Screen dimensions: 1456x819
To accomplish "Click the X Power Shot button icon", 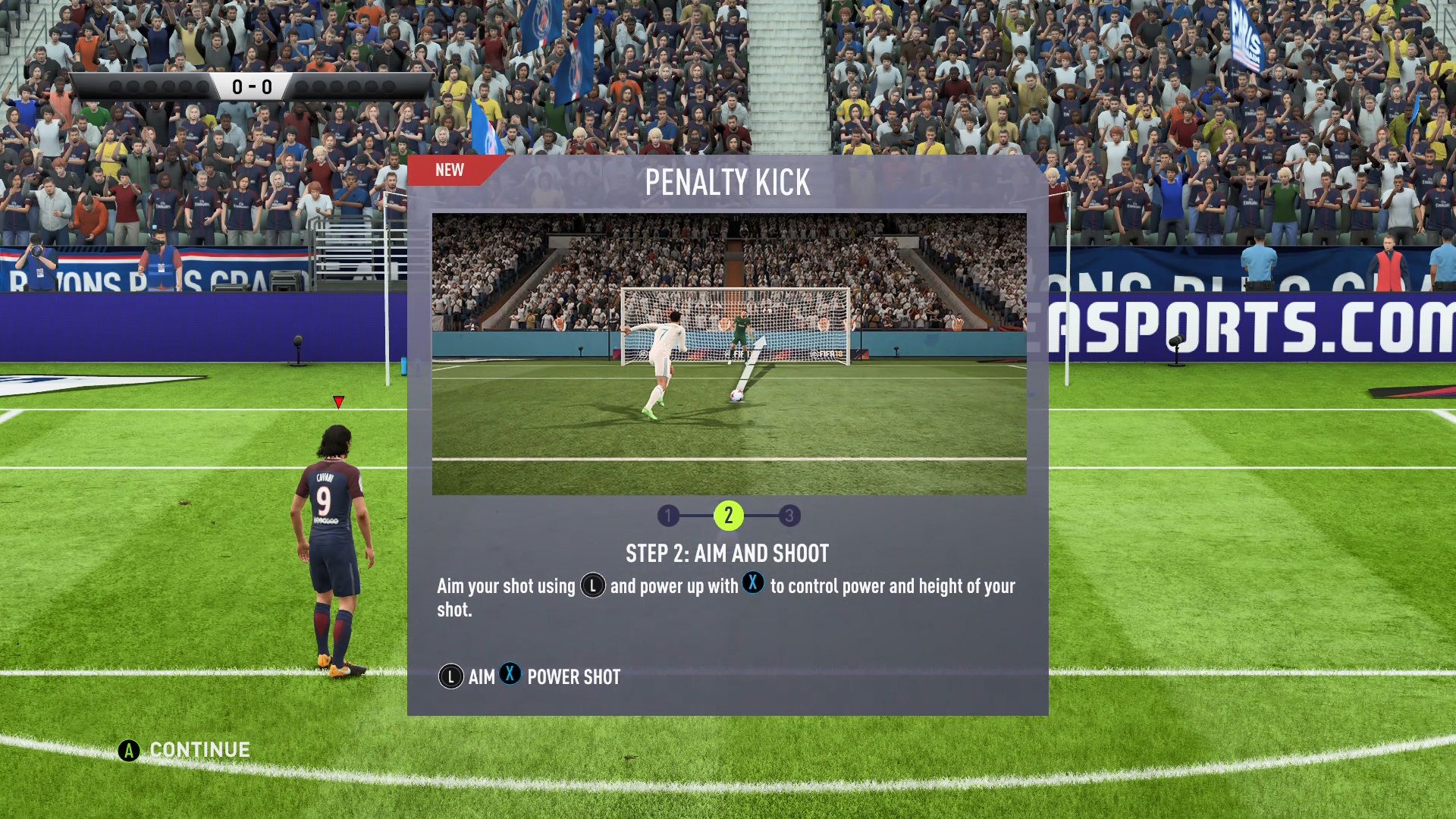I will [510, 676].
